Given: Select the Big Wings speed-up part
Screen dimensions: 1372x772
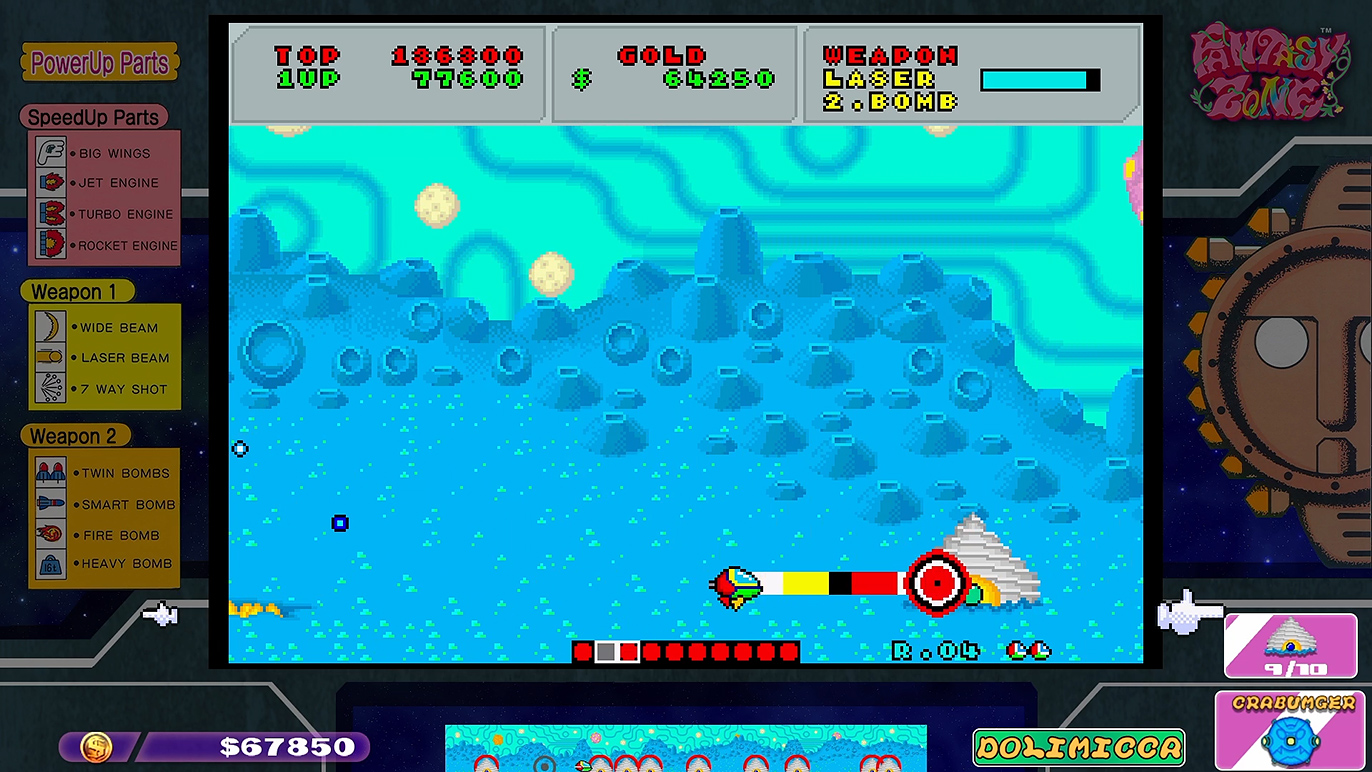Looking at the screenshot, I should (x=104, y=153).
